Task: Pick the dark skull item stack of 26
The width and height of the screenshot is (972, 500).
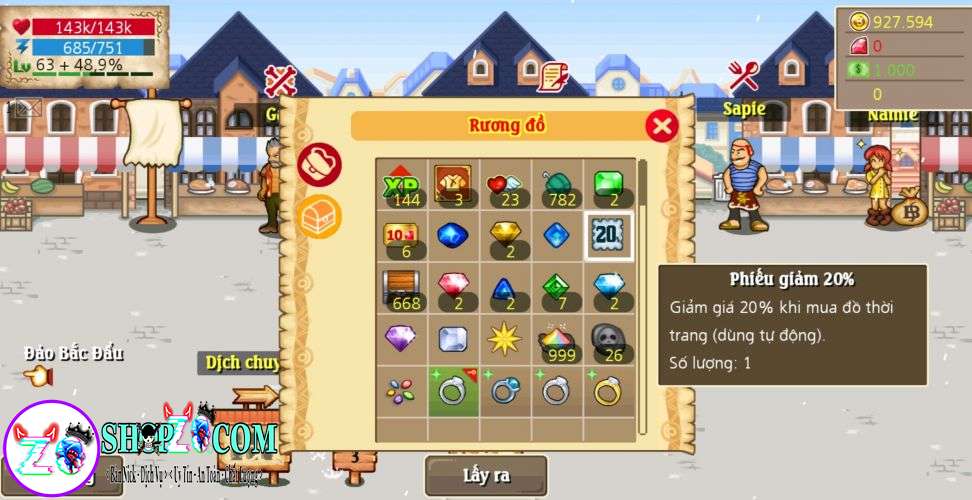Action: (x=608, y=340)
